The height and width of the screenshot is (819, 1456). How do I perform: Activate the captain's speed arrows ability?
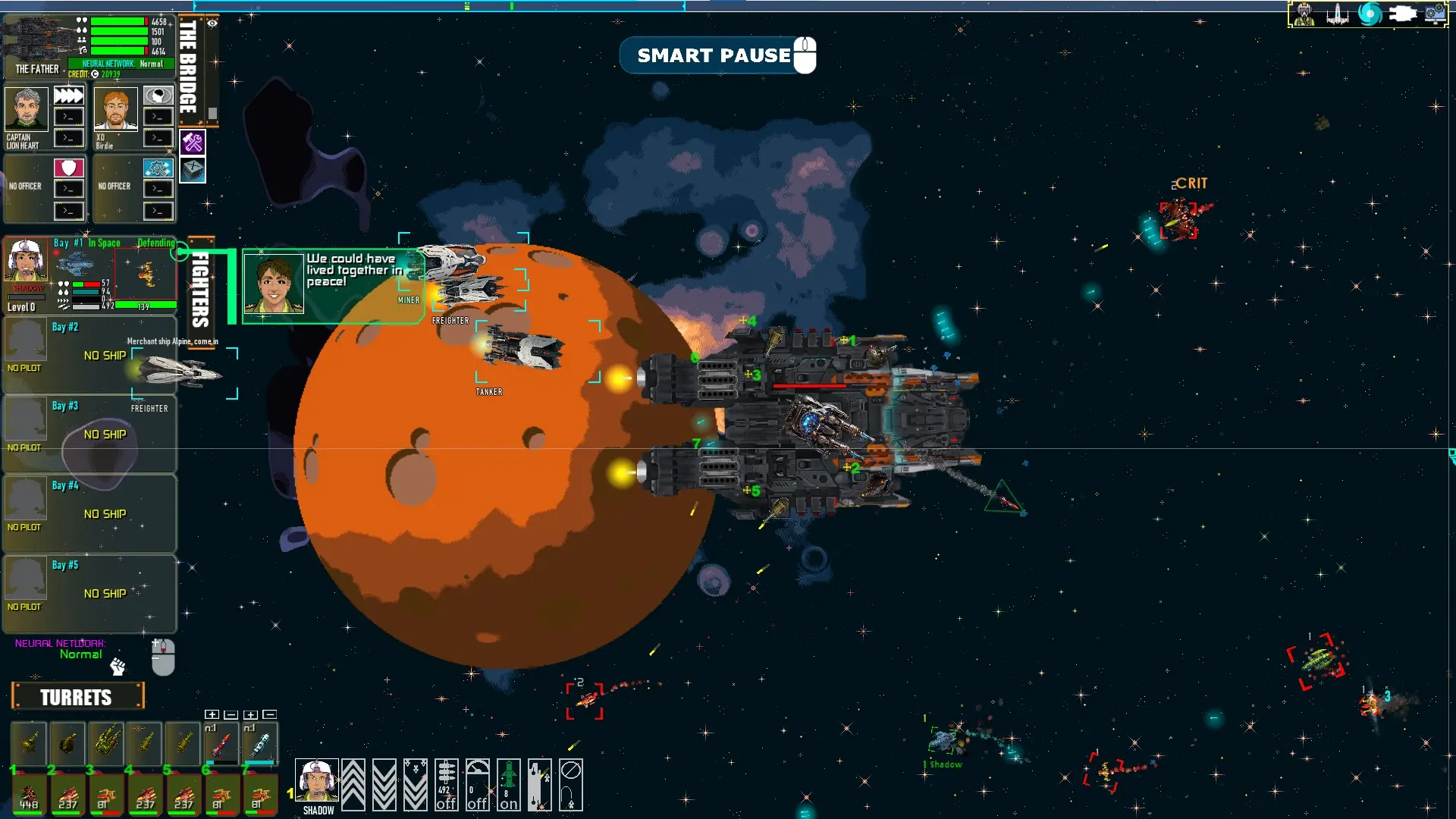[68, 96]
